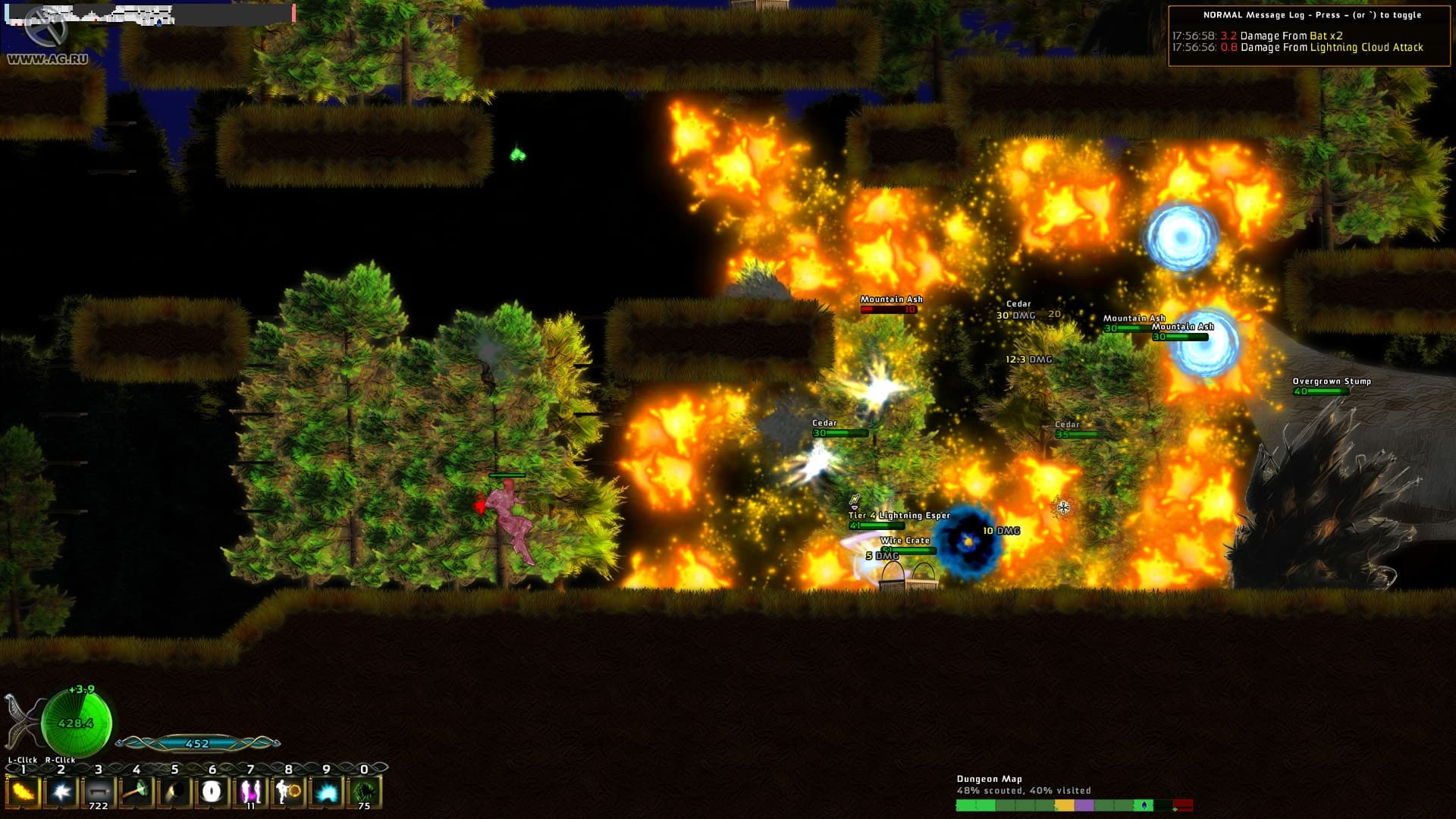Click the map room with the blue gem
Screen dimensions: 1456x819
tap(1144, 805)
